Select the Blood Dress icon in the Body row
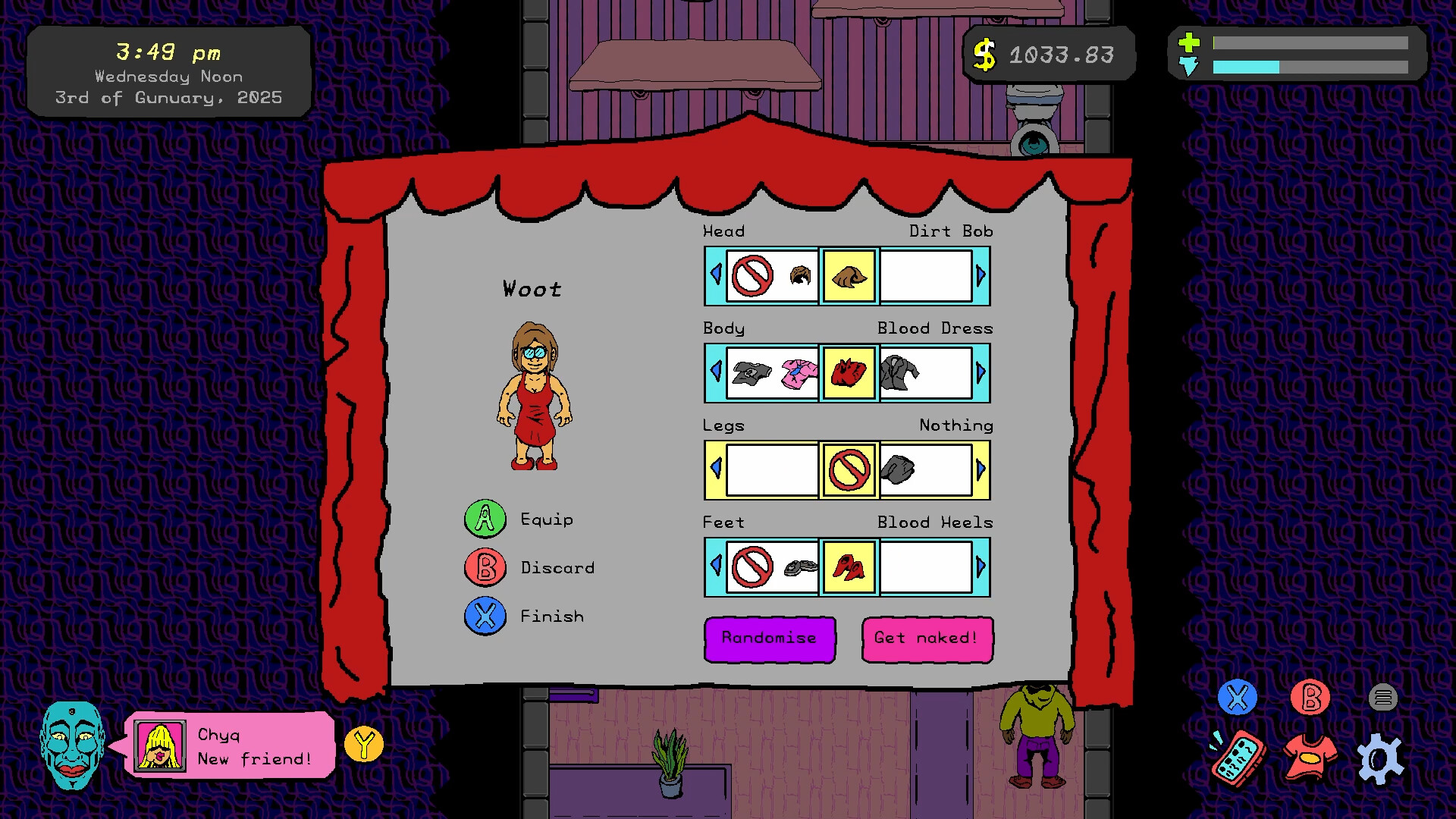Screen dimensions: 1456x819 (x=847, y=373)
